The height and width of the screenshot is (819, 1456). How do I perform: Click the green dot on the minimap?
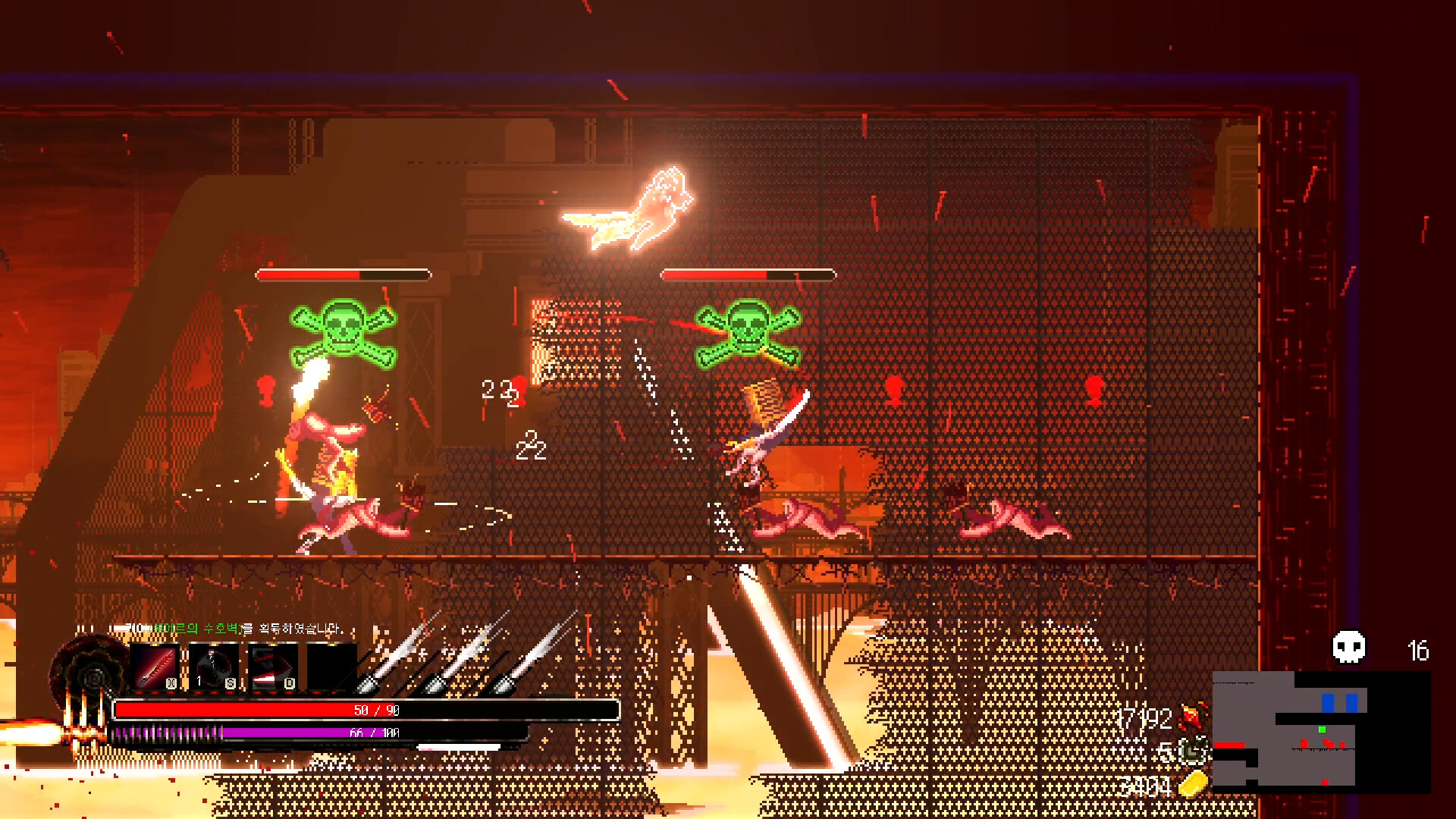(1322, 730)
